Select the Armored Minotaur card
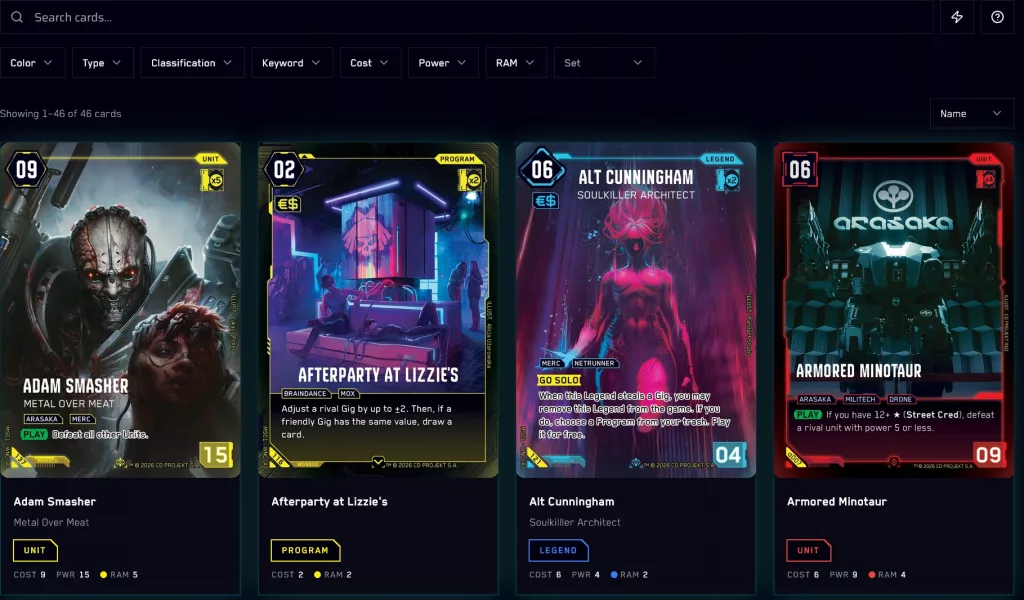The width and height of the screenshot is (1024, 600). (894, 310)
